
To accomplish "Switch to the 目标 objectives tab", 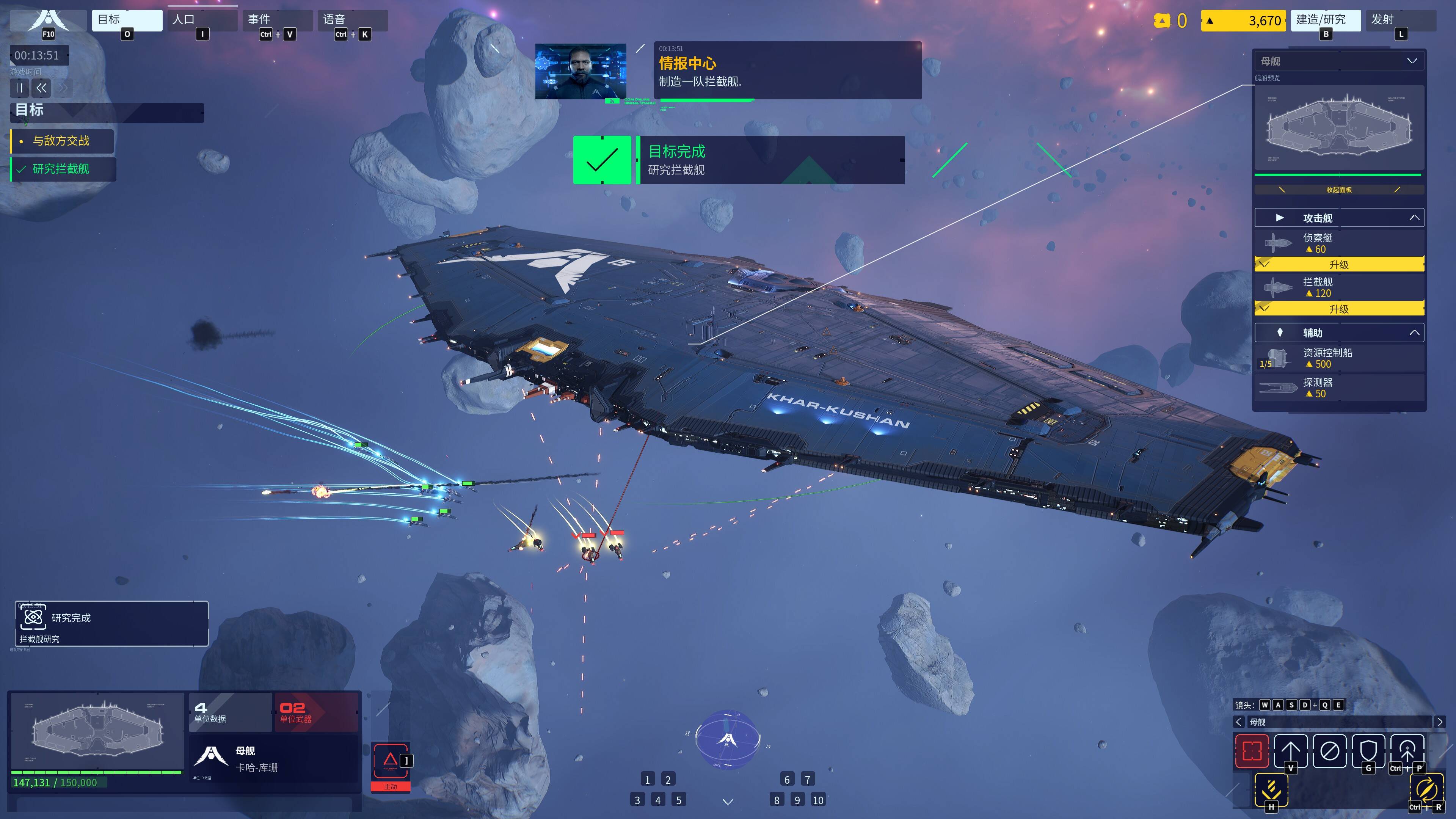I will tap(127, 20).
